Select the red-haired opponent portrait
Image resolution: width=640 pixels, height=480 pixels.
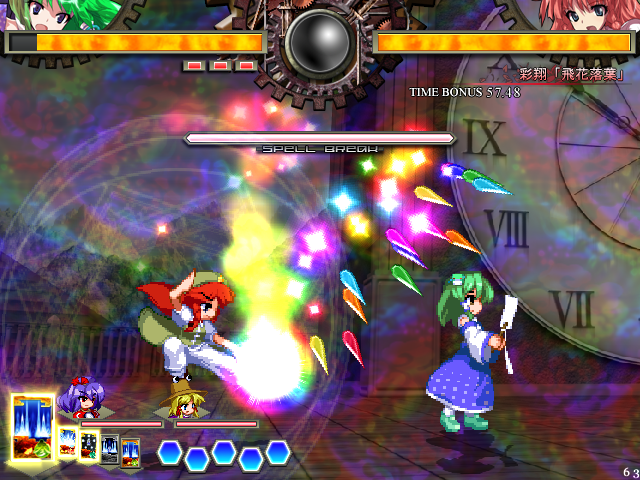pos(588,14)
